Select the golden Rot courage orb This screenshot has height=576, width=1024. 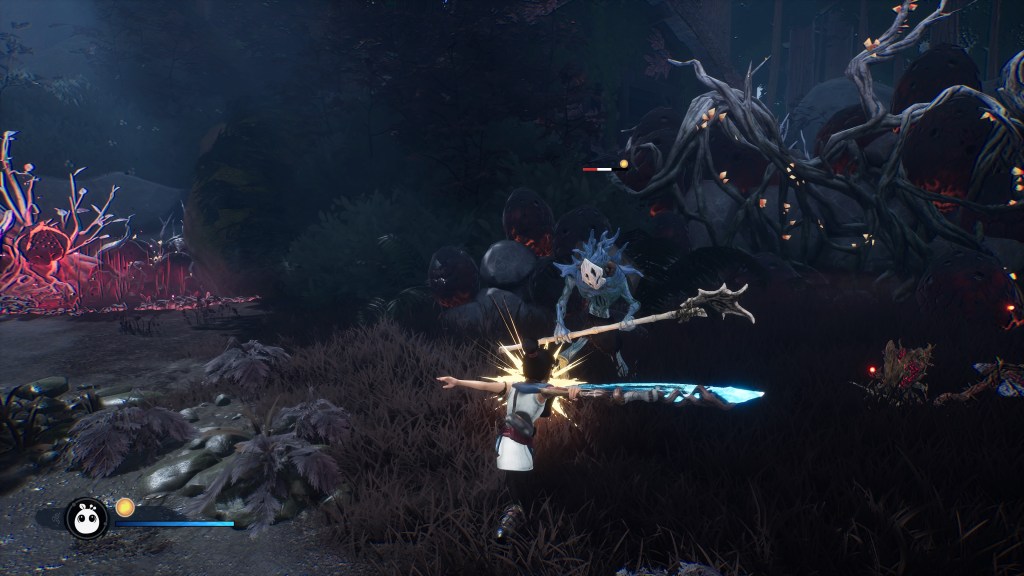[125, 507]
